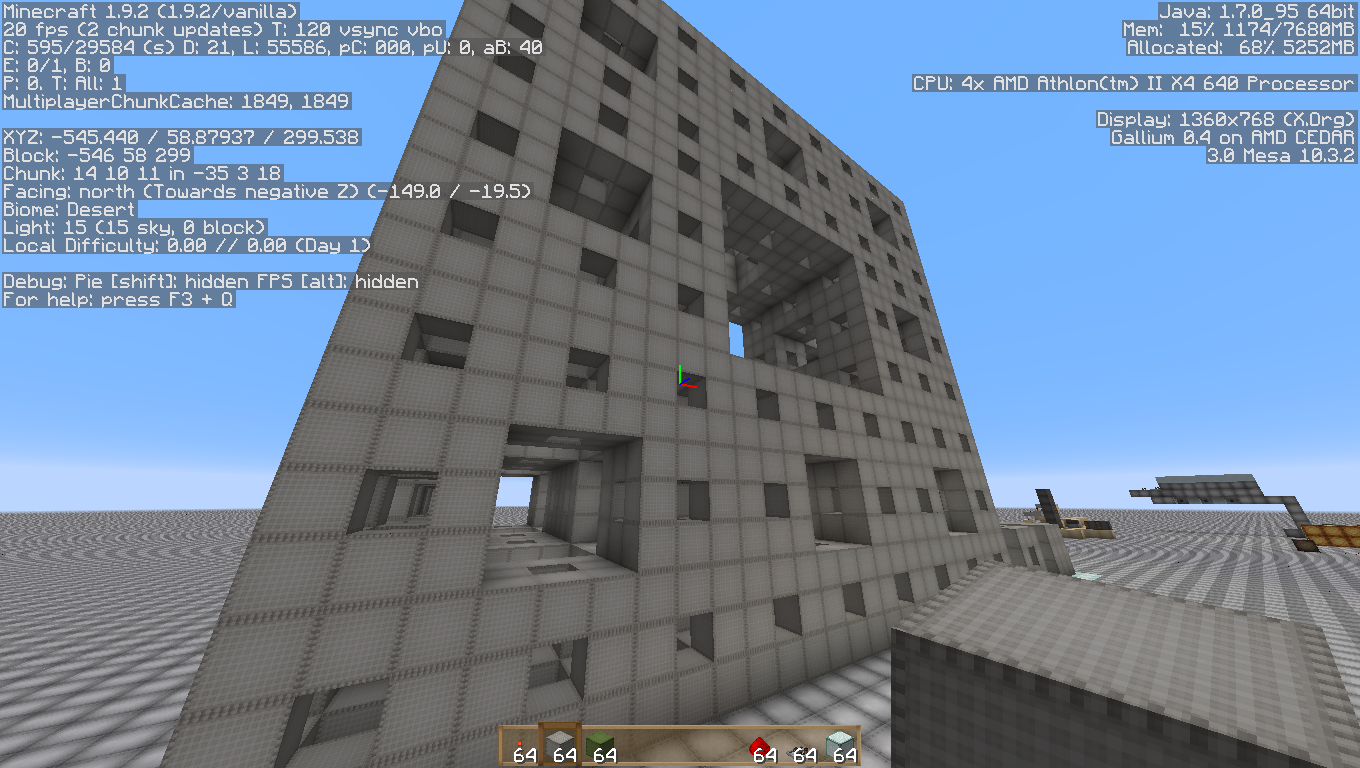Select the quartz block in hotbar slot two
The height and width of the screenshot is (768, 1360).
tap(558, 744)
